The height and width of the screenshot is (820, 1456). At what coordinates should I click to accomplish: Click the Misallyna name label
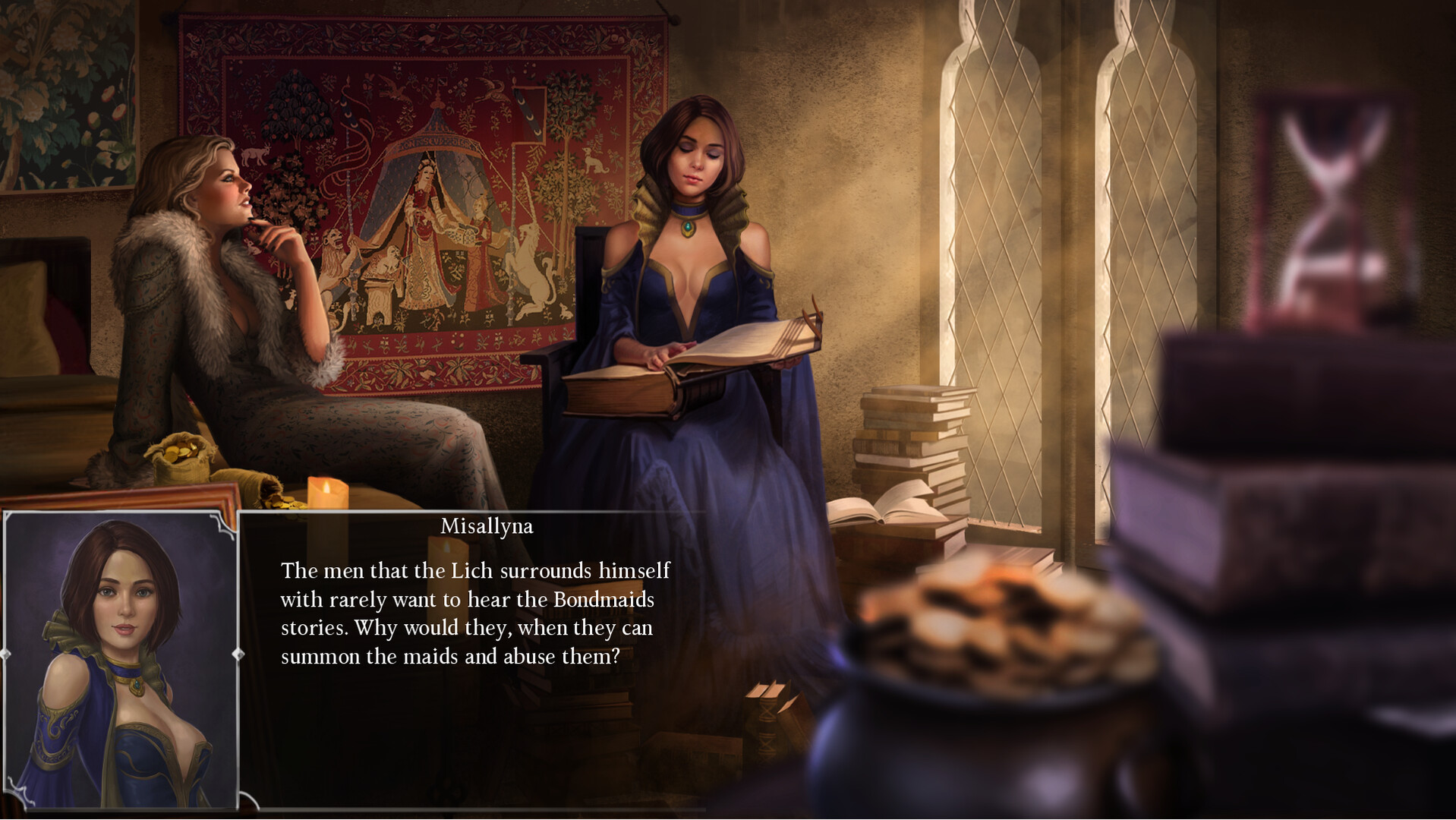[x=486, y=525]
